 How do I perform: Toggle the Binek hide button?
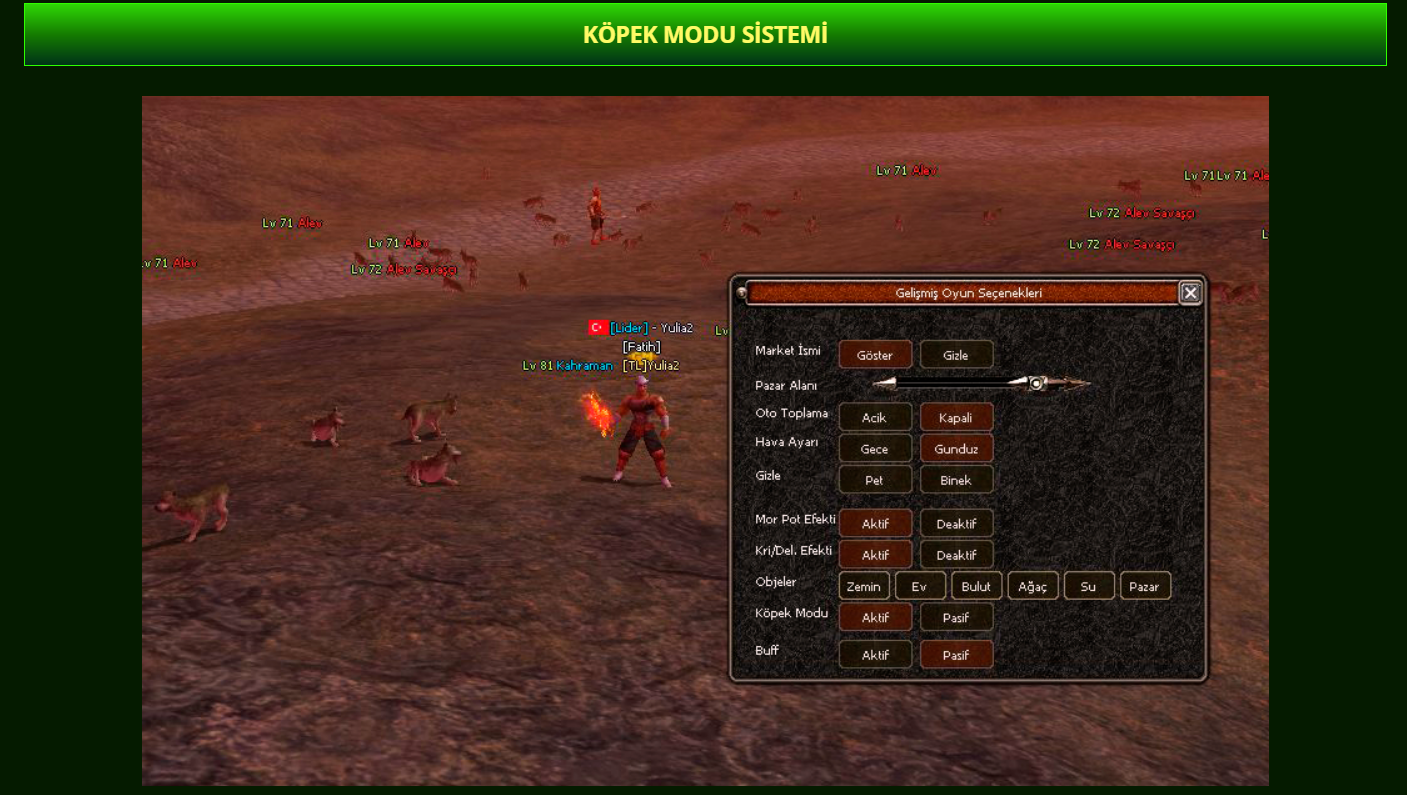pos(956,480)
